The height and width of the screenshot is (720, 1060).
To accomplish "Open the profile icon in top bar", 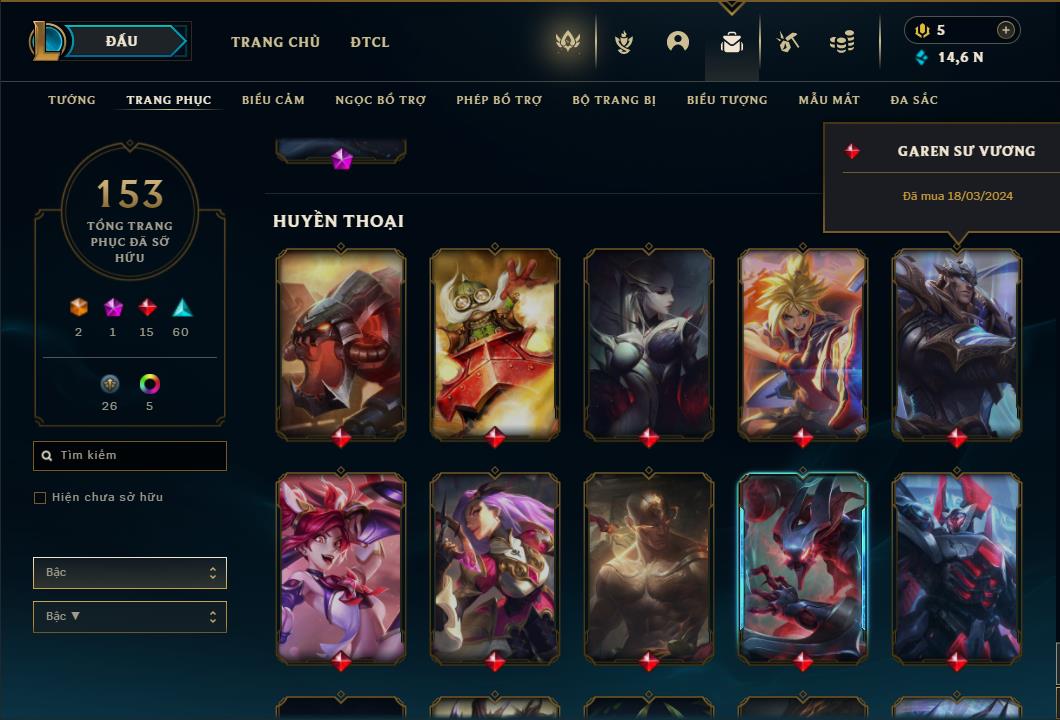I will (x=678, y=42).
